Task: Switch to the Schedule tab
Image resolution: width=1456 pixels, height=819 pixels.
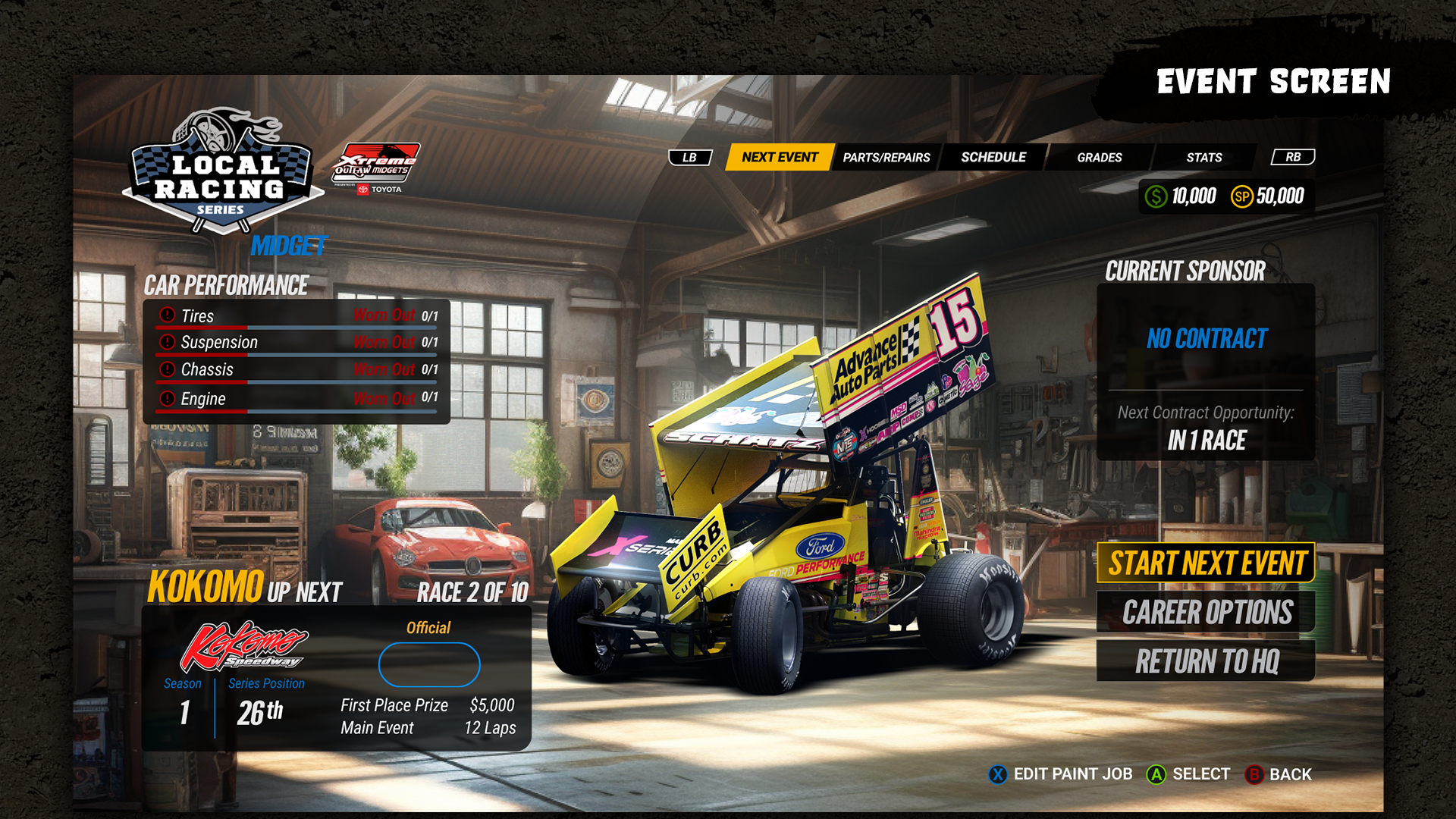Action: pos(993,157)
